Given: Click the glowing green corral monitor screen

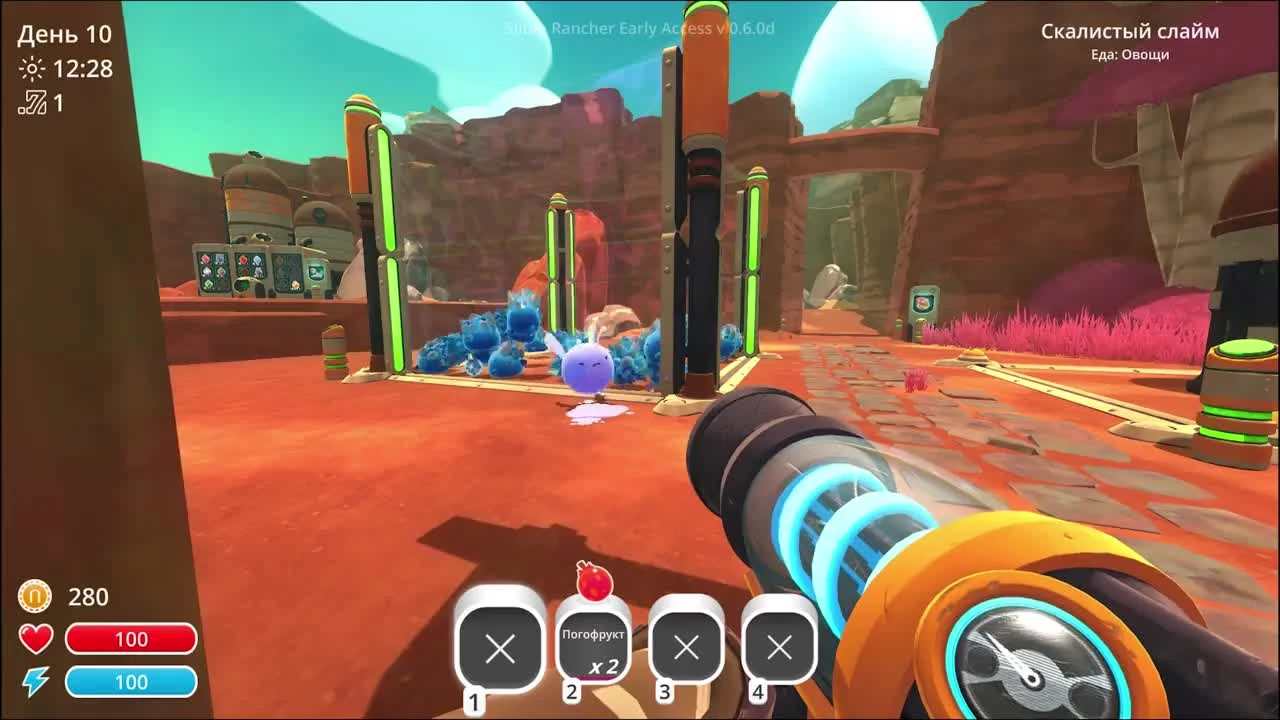Looking at the screenshot, I should [x=316, y=272].
